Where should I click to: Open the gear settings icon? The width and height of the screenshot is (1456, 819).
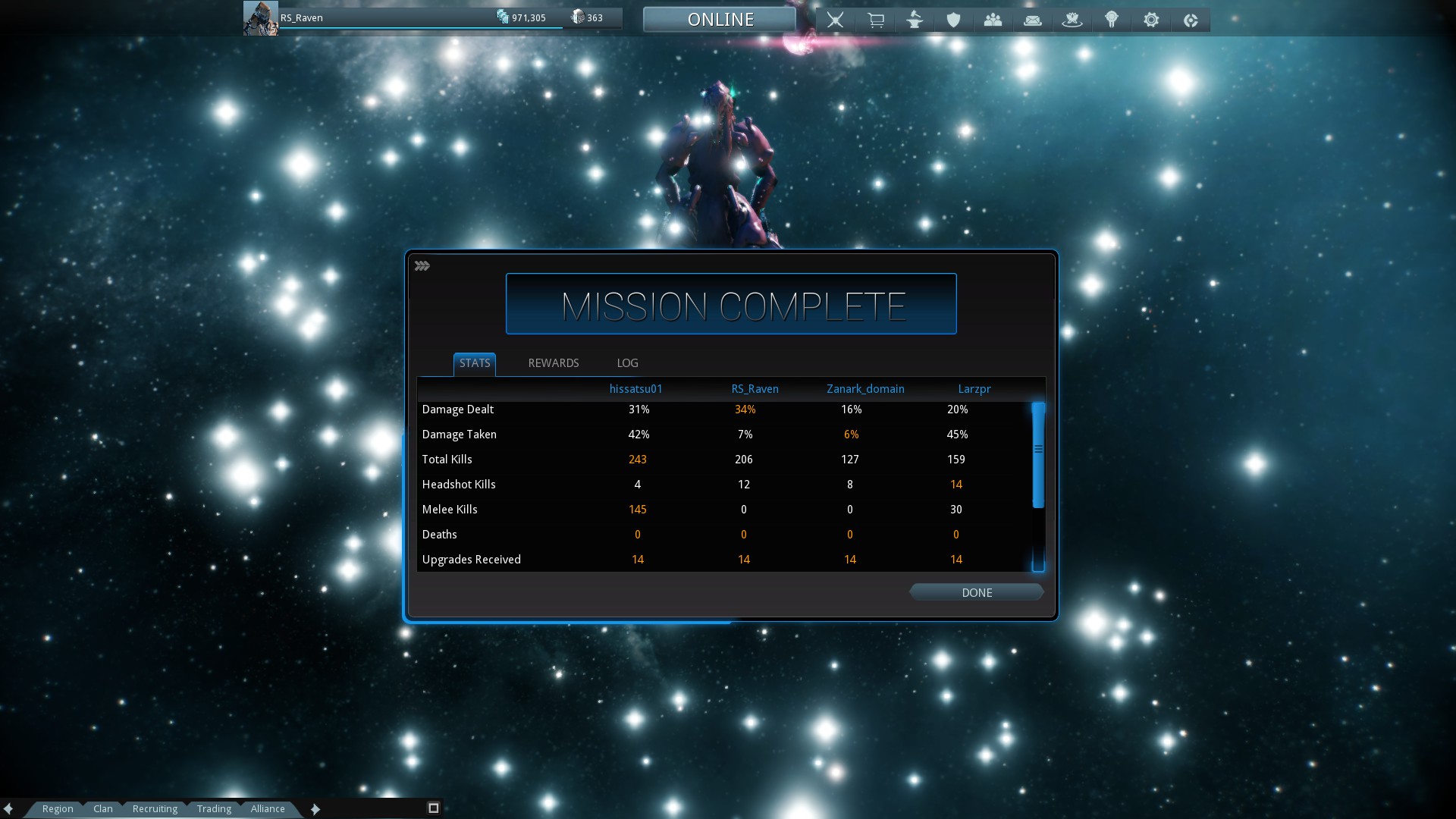tap(1151, 20)
